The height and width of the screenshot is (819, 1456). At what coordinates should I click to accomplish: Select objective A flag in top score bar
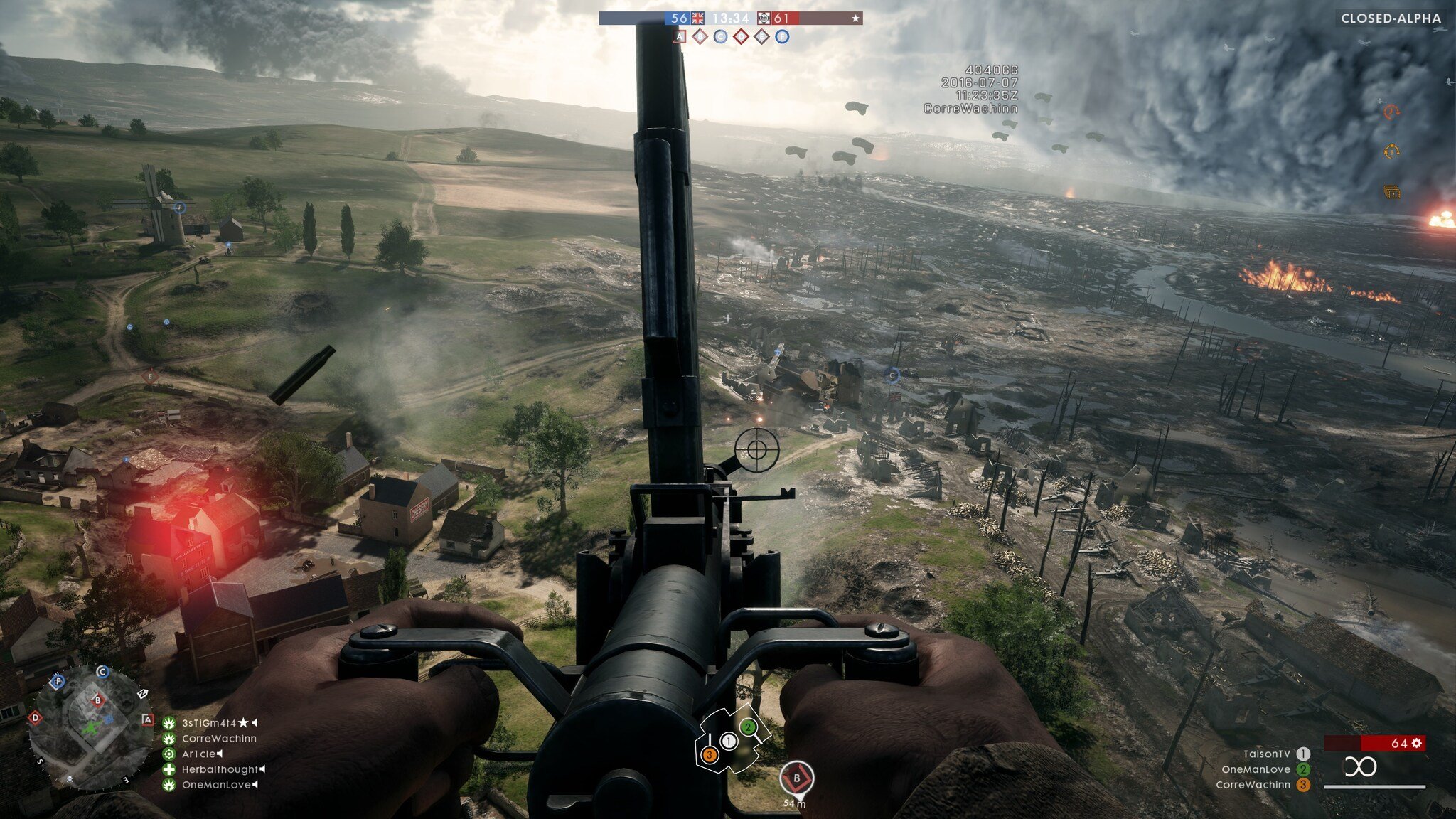[x=680, y=37]
